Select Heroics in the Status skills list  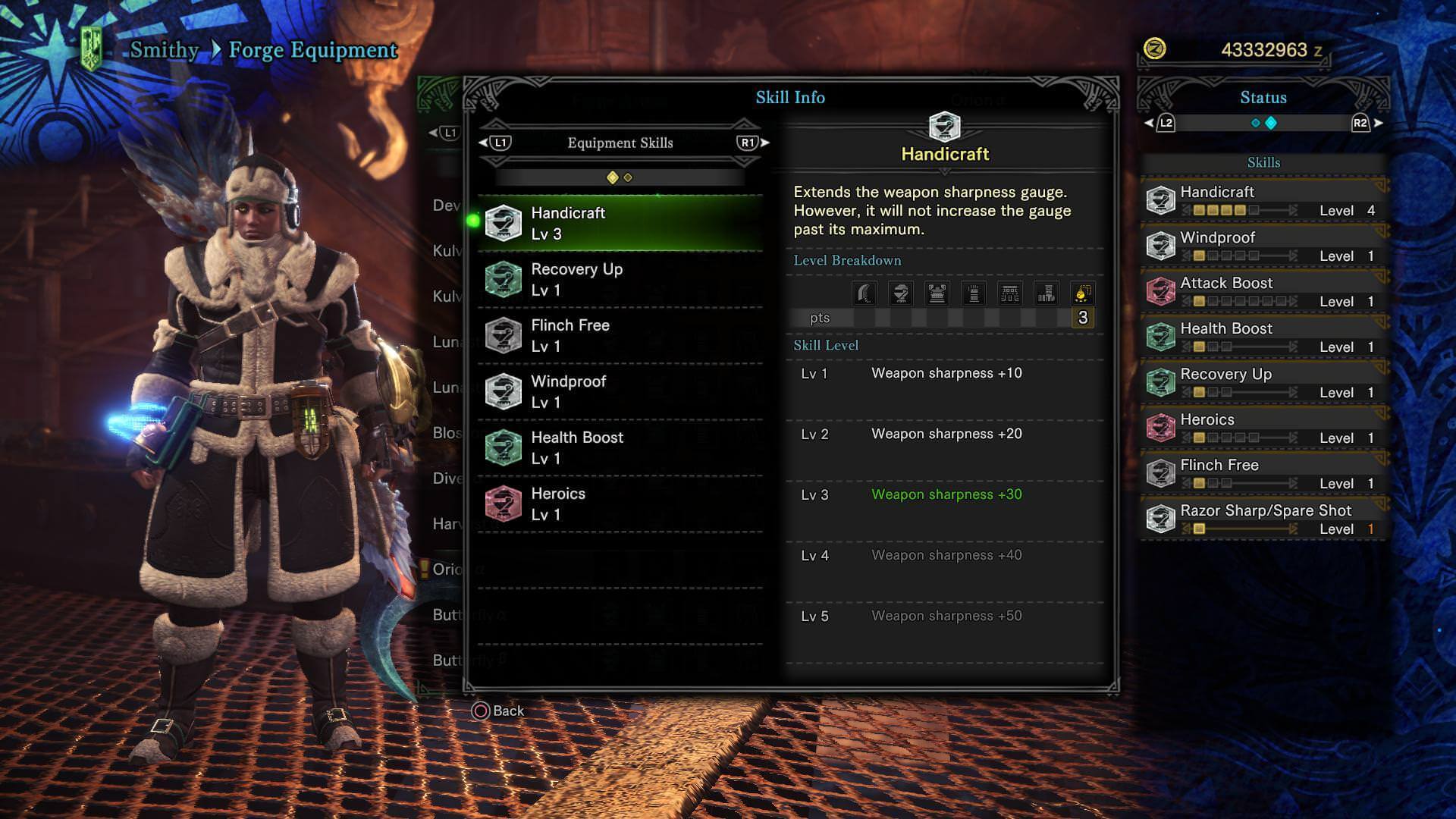tap(1263, 428)
